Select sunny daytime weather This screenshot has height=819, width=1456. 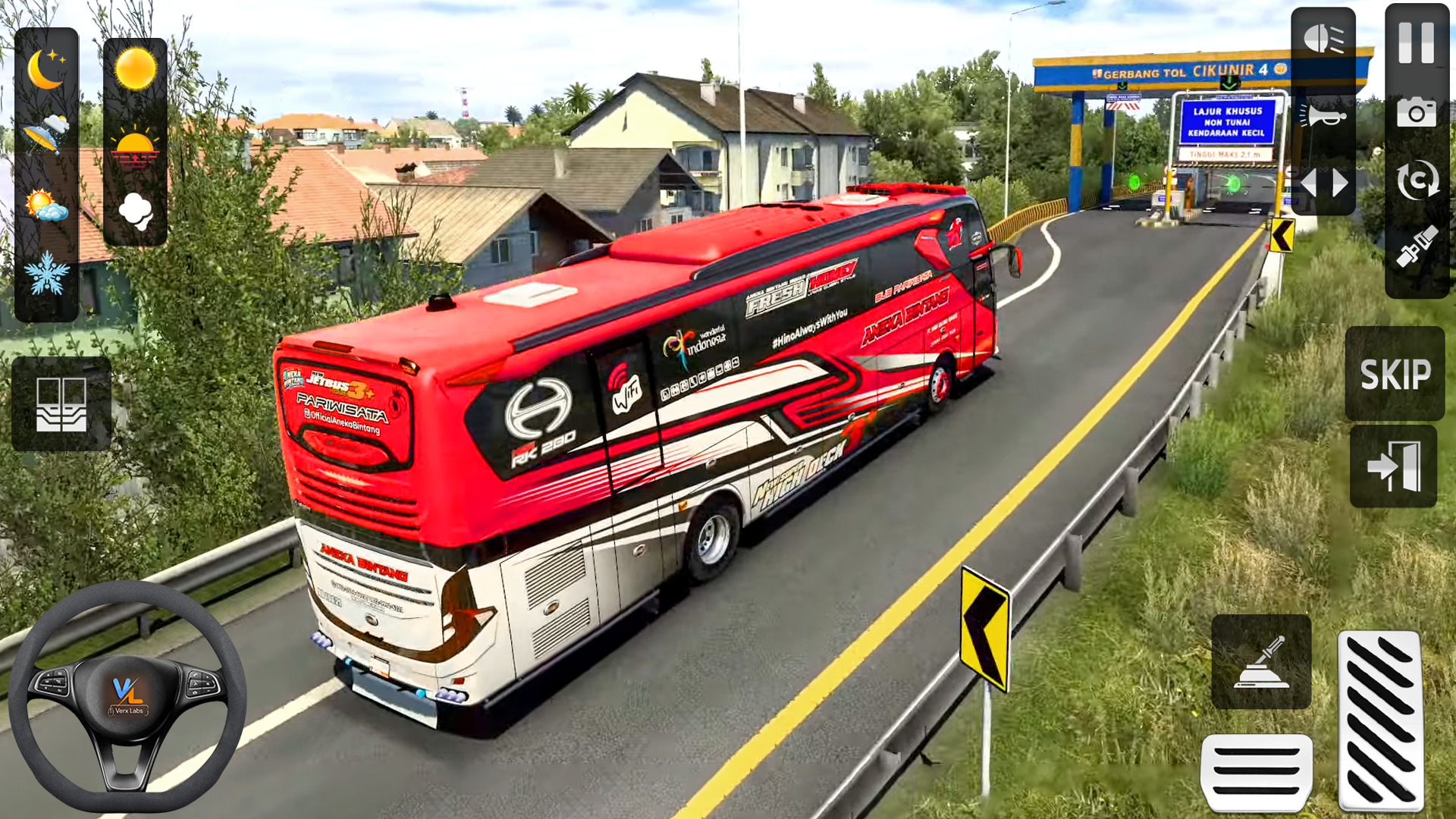click(x=136, y=68)
